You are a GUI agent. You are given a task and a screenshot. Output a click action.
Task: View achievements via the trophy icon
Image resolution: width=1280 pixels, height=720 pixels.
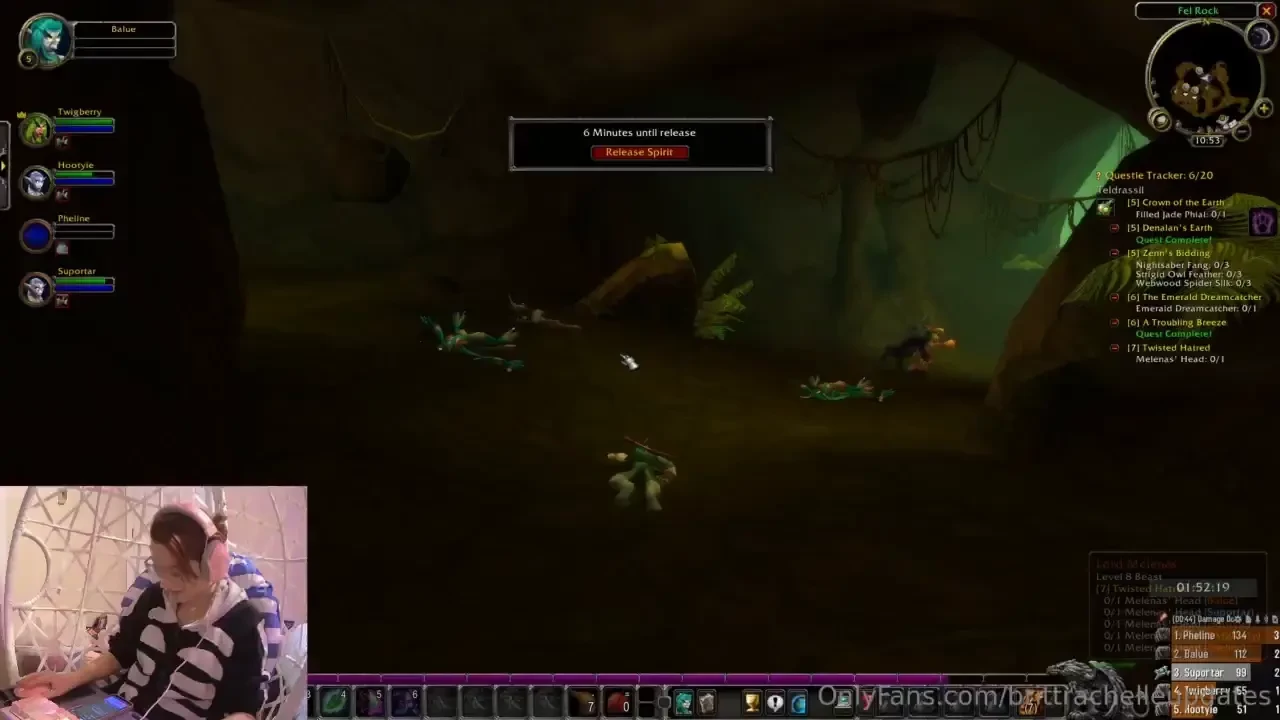pos(751,701)
